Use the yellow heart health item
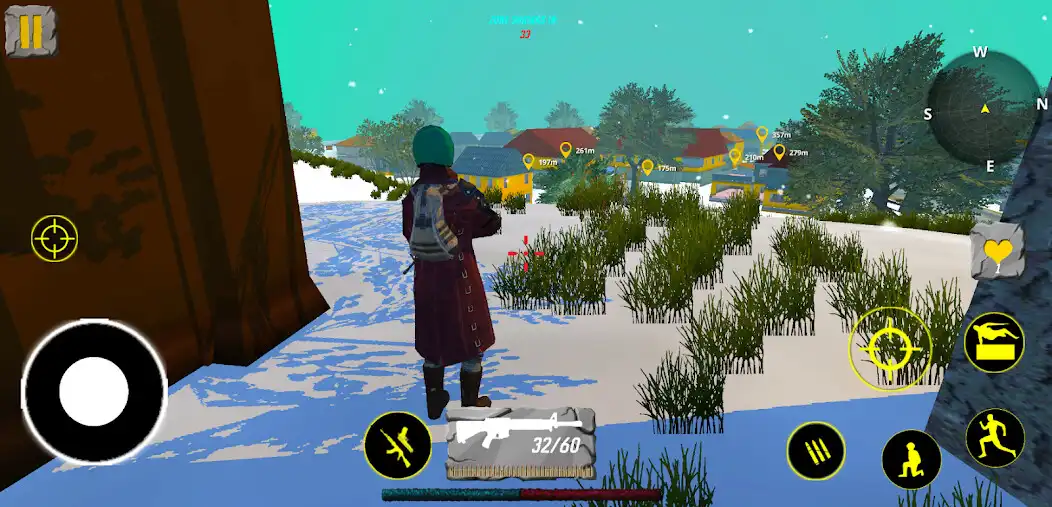 pyautogui.click(x=996, y=251)
